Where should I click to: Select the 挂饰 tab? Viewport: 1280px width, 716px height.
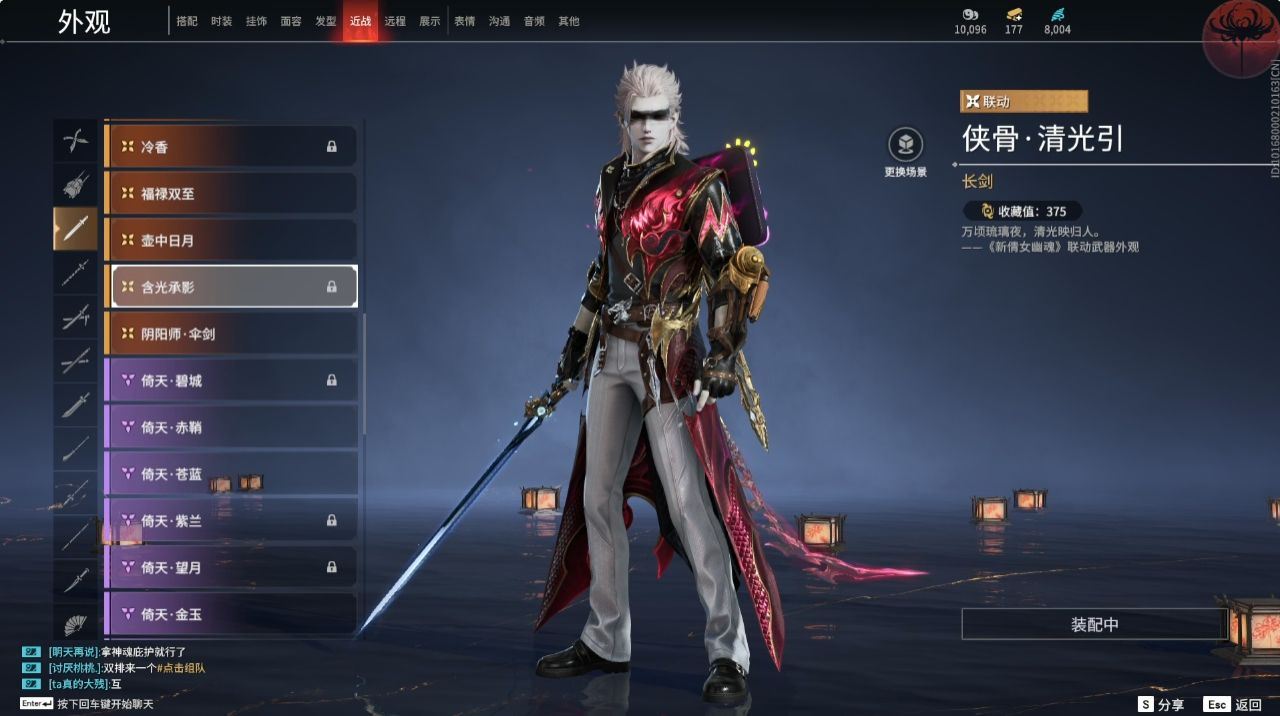coord(256,21)
